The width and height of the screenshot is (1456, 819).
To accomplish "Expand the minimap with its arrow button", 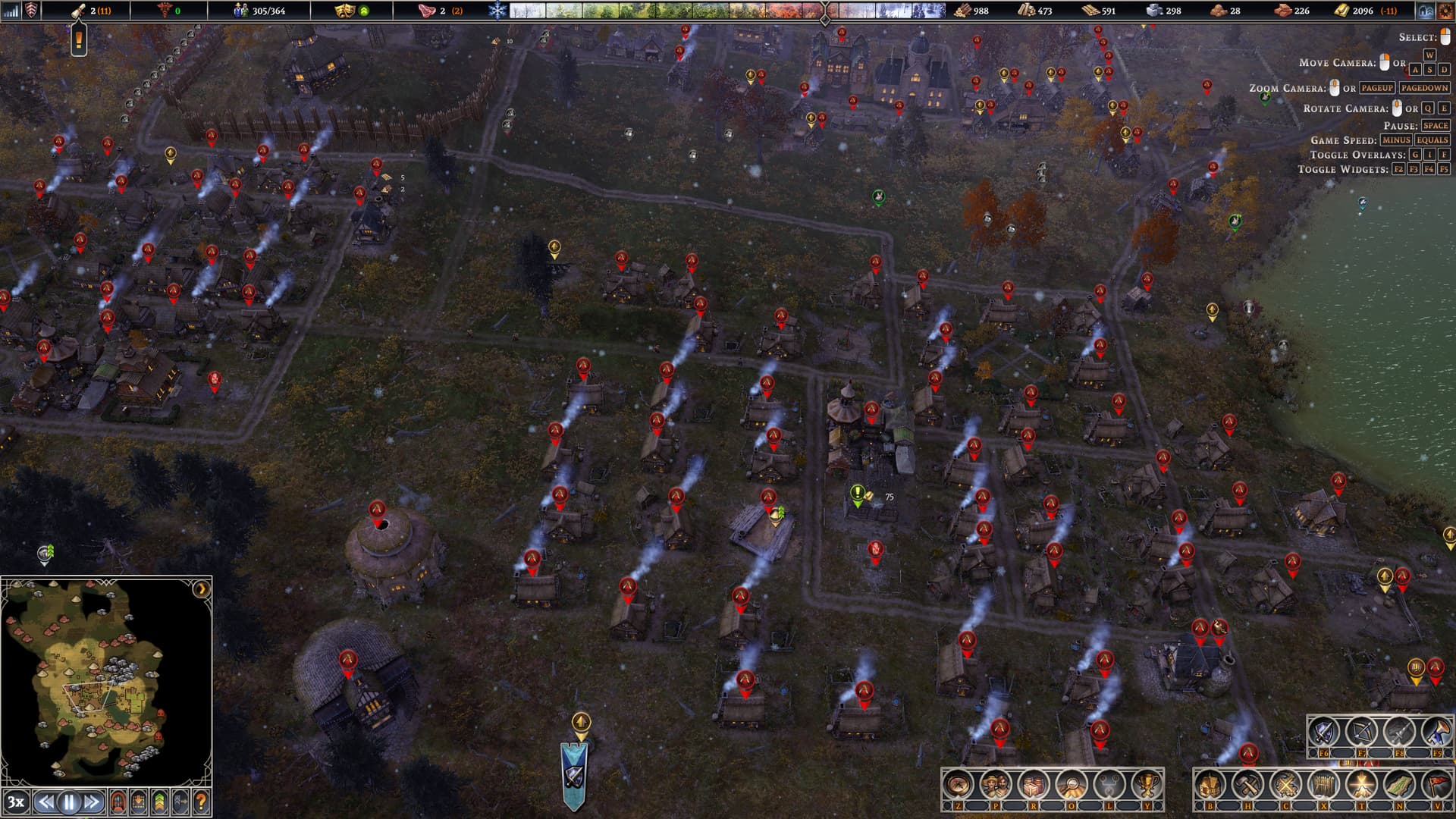I will point(201,589).
